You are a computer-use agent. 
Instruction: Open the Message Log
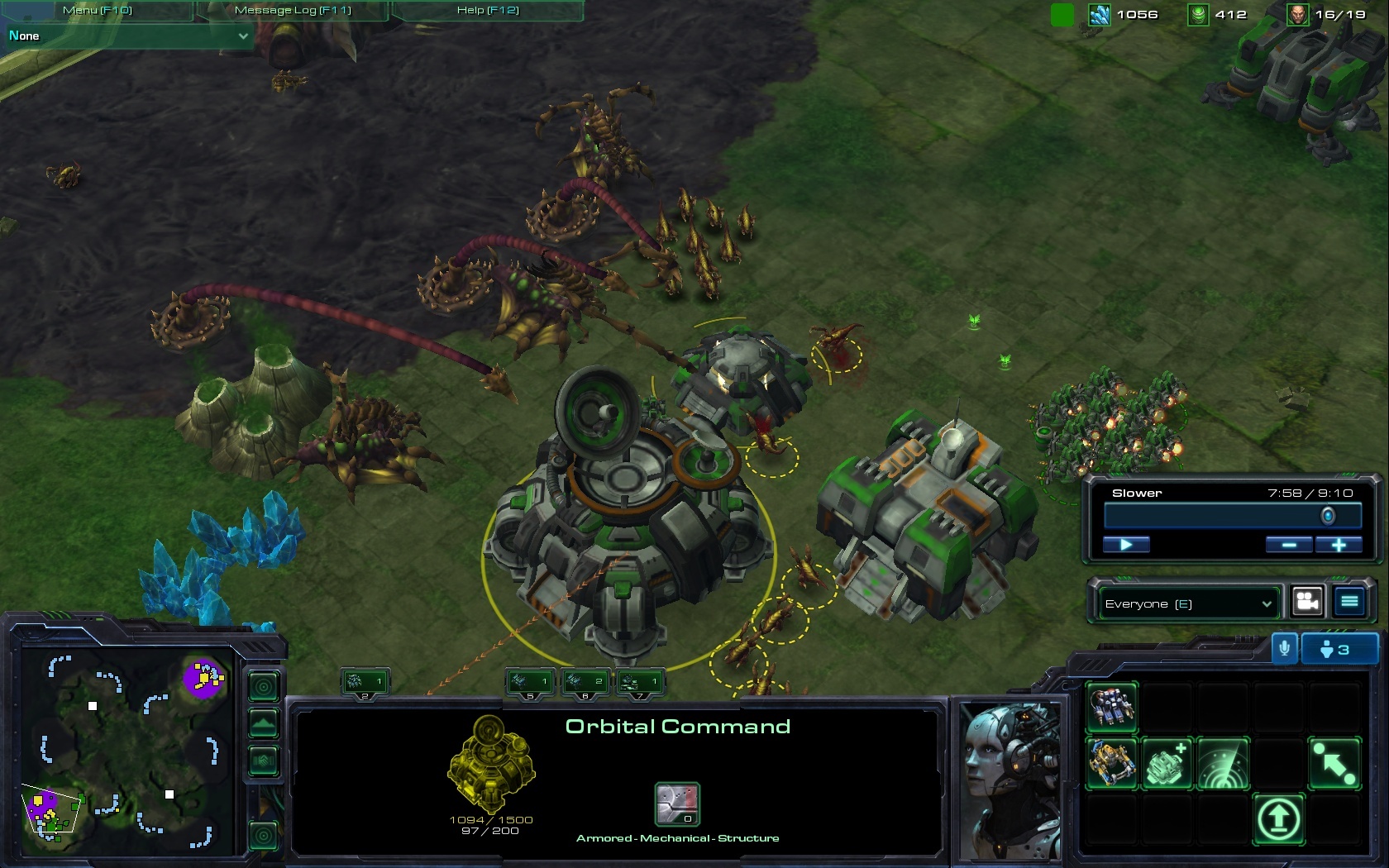pos(293,10)
